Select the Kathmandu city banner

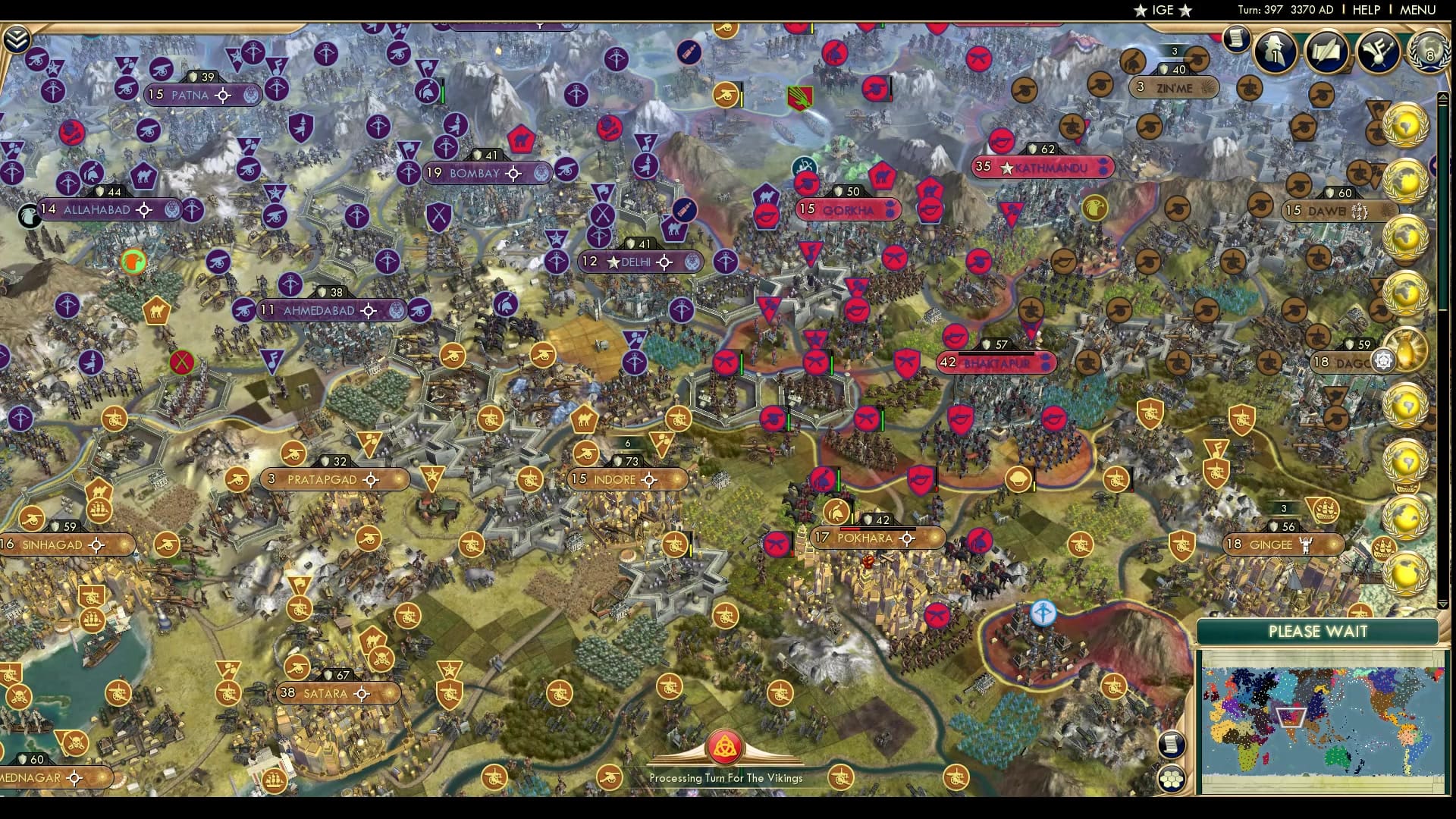click(x=1043, y=168)
